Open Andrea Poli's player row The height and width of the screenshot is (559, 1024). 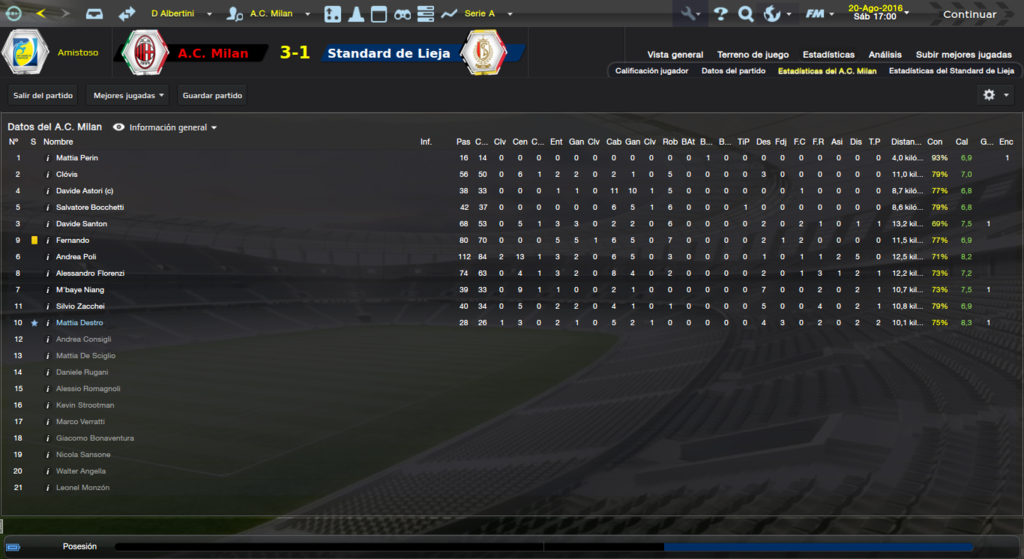[76, 257]
